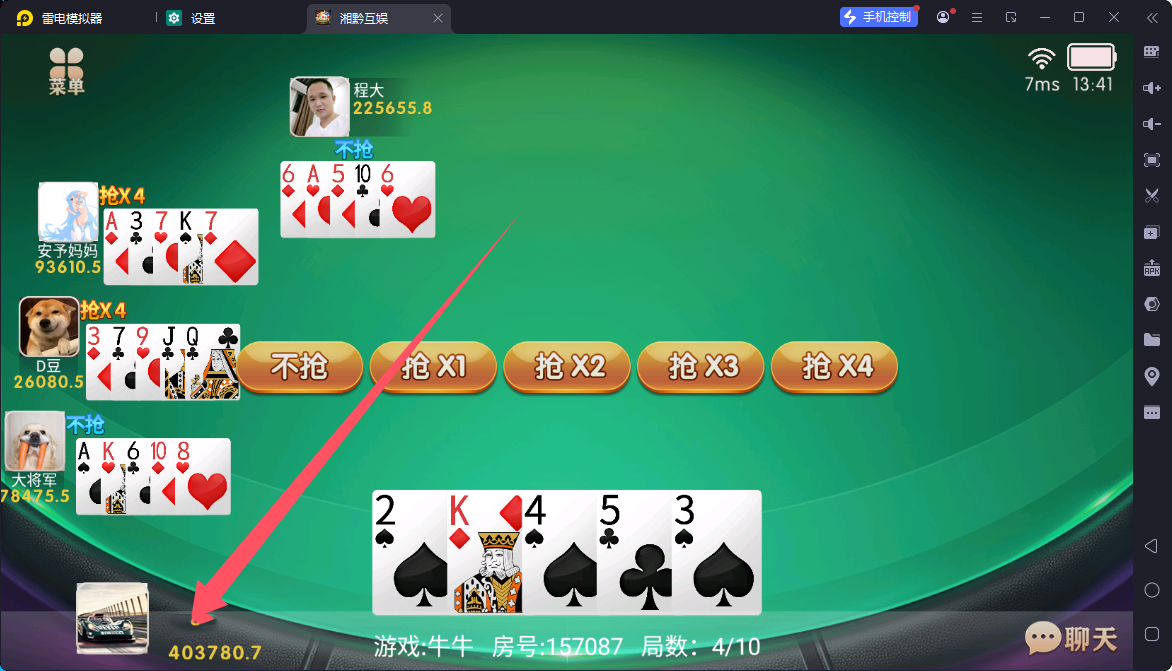1172x671 pixels.
Task: Pick the 2 of spades card
Action: pyautogui.click(x=409, y=553)
